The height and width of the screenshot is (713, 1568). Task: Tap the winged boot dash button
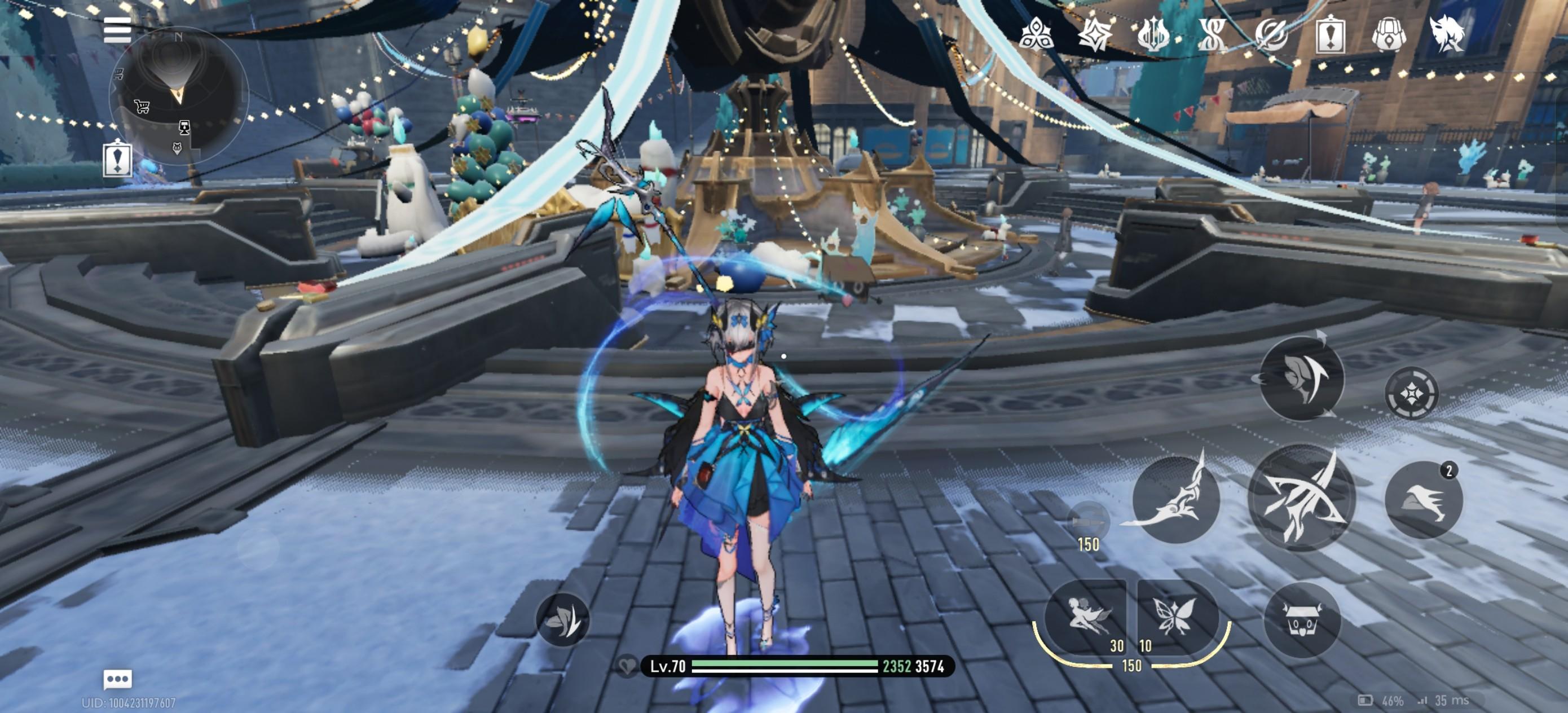click(1423, 500)
